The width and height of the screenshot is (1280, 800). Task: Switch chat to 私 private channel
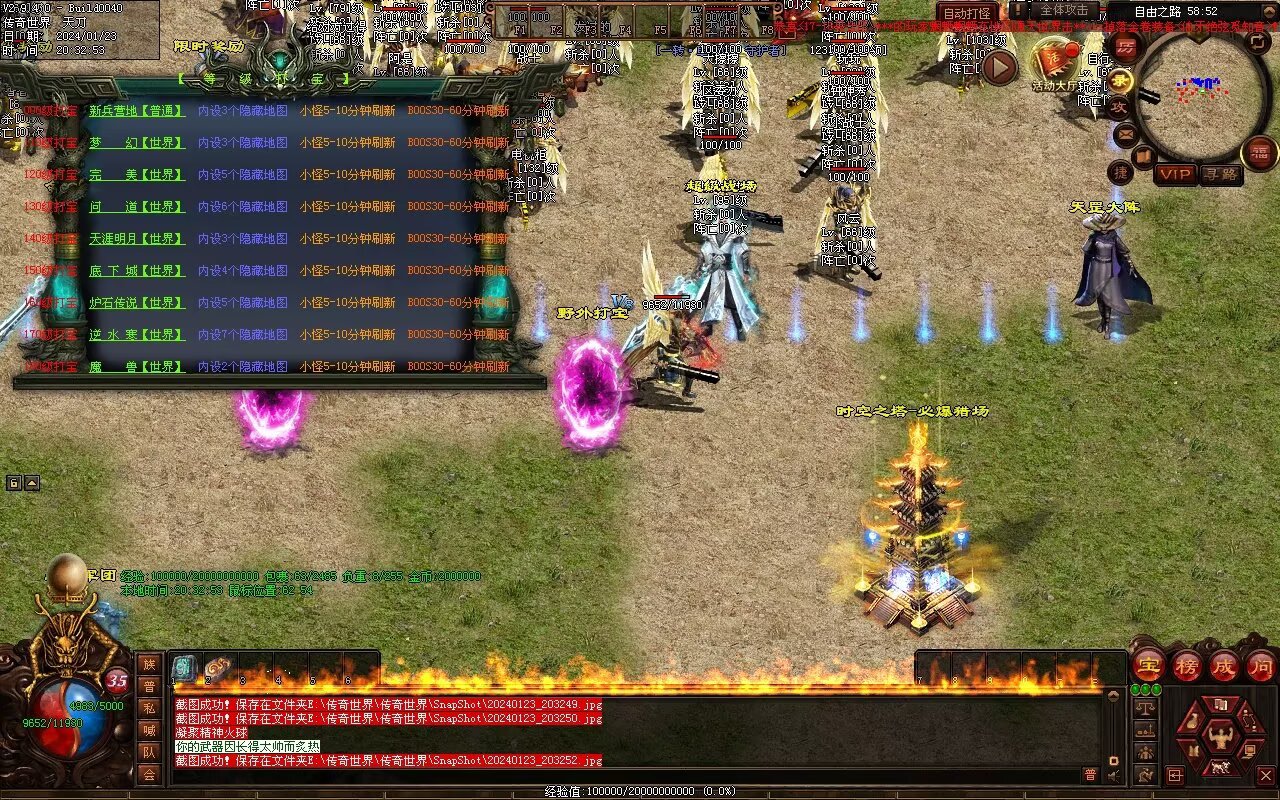149,708
